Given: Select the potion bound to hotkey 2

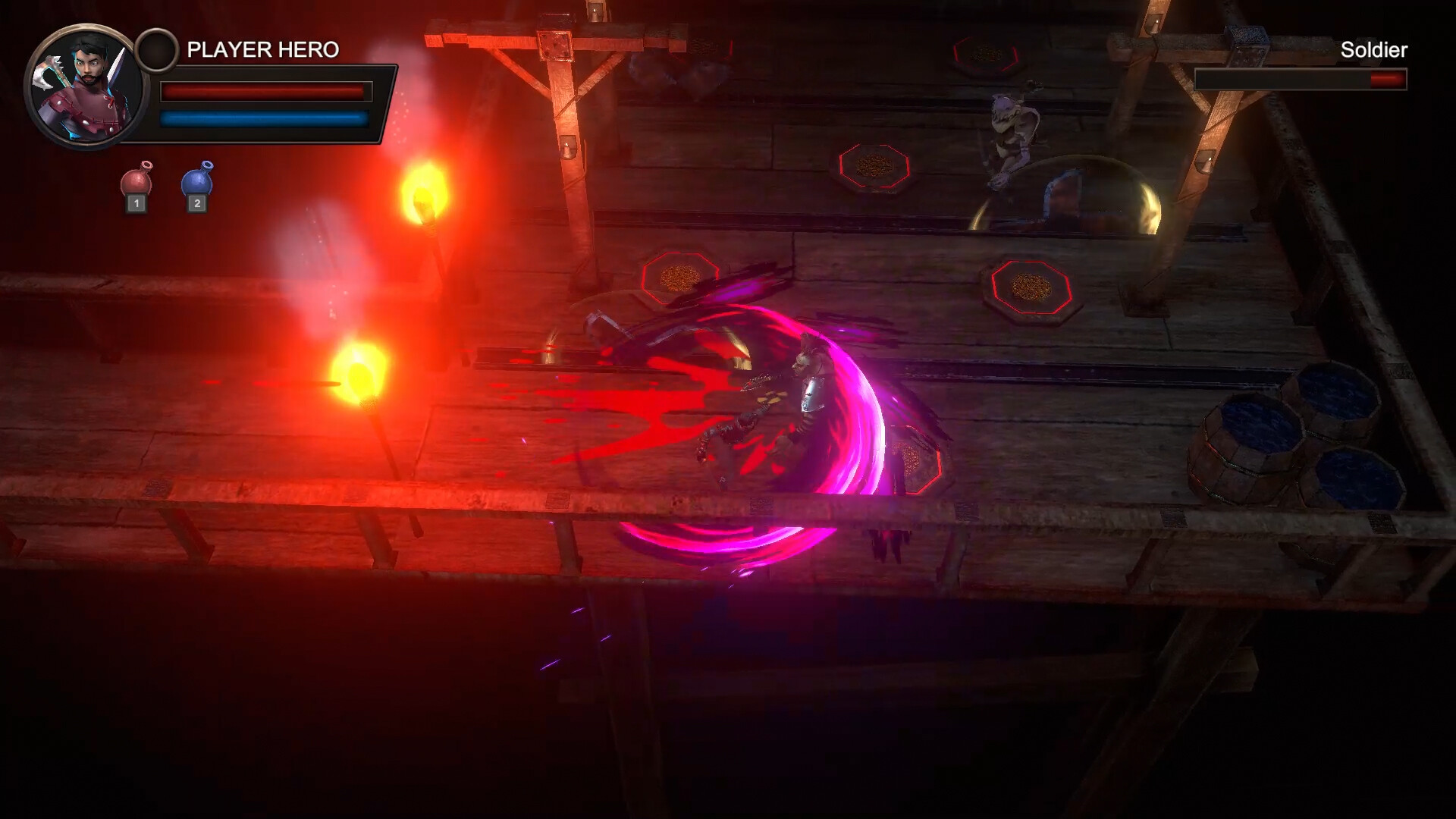Looking at the screenshot, I should 197,202.
